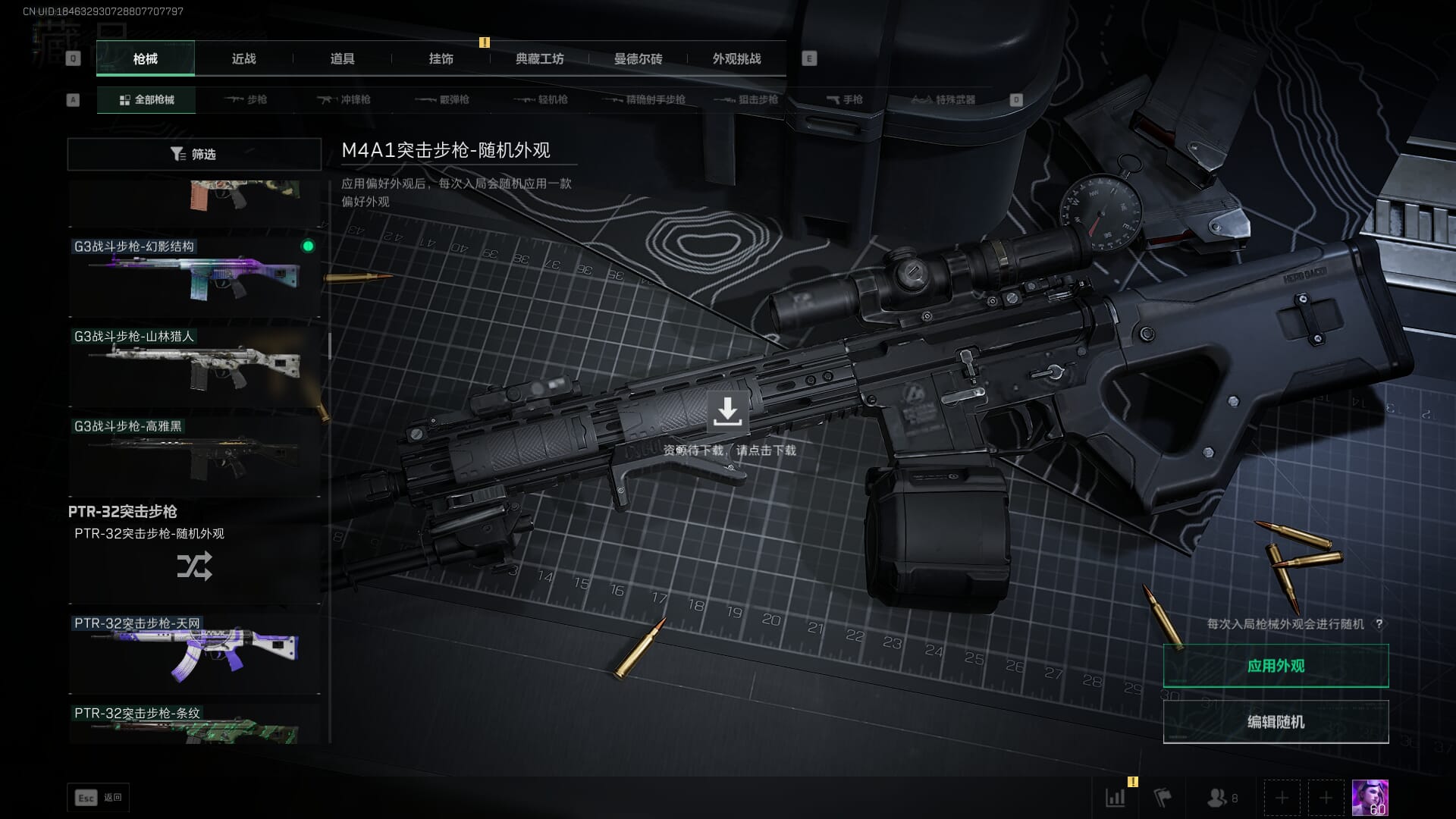Filter weapons by 冲锋枪 category
Viewport: 1456px width, 819px height.
point(345,99)
